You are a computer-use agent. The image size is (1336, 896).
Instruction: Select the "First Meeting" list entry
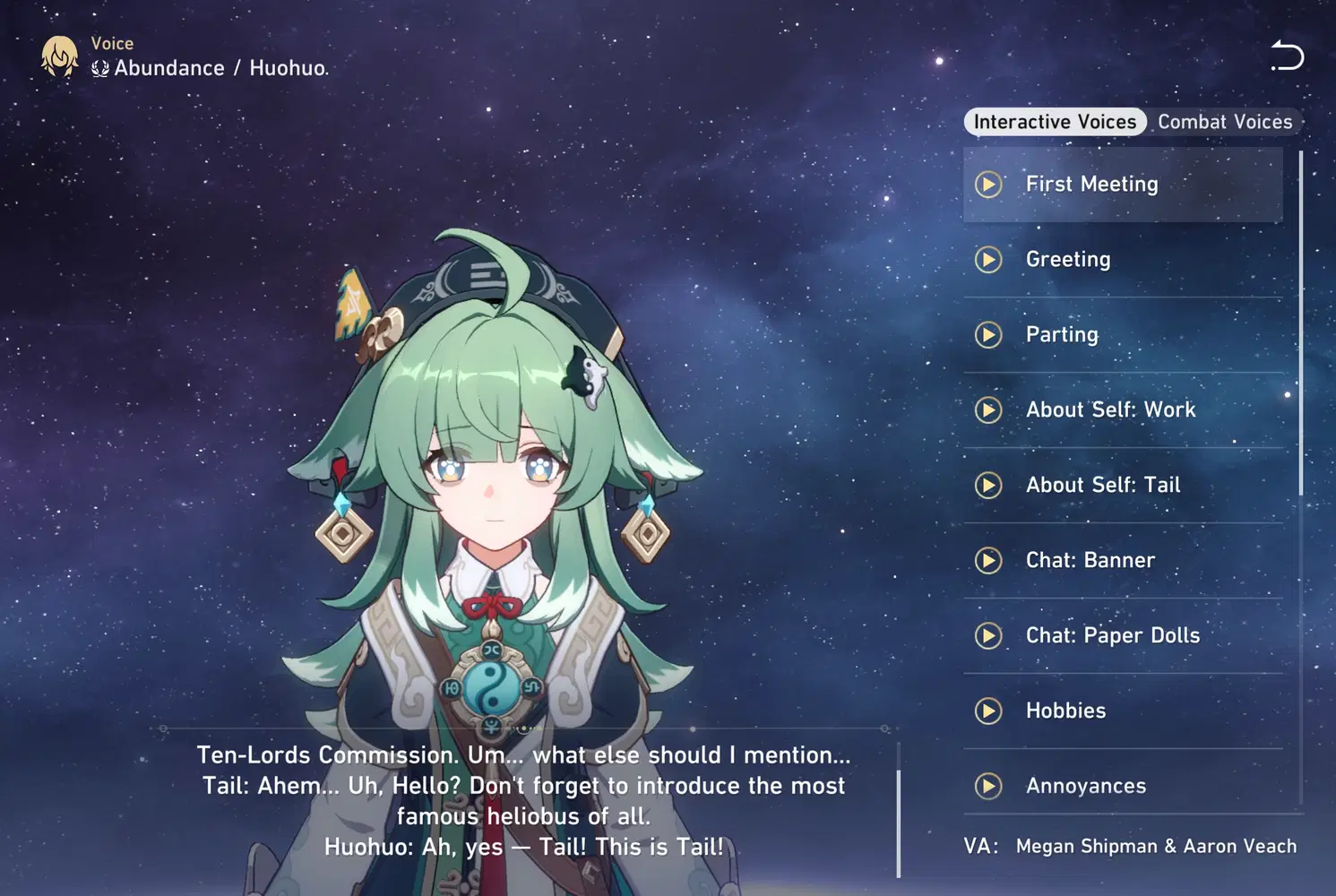pos(1122,185)
